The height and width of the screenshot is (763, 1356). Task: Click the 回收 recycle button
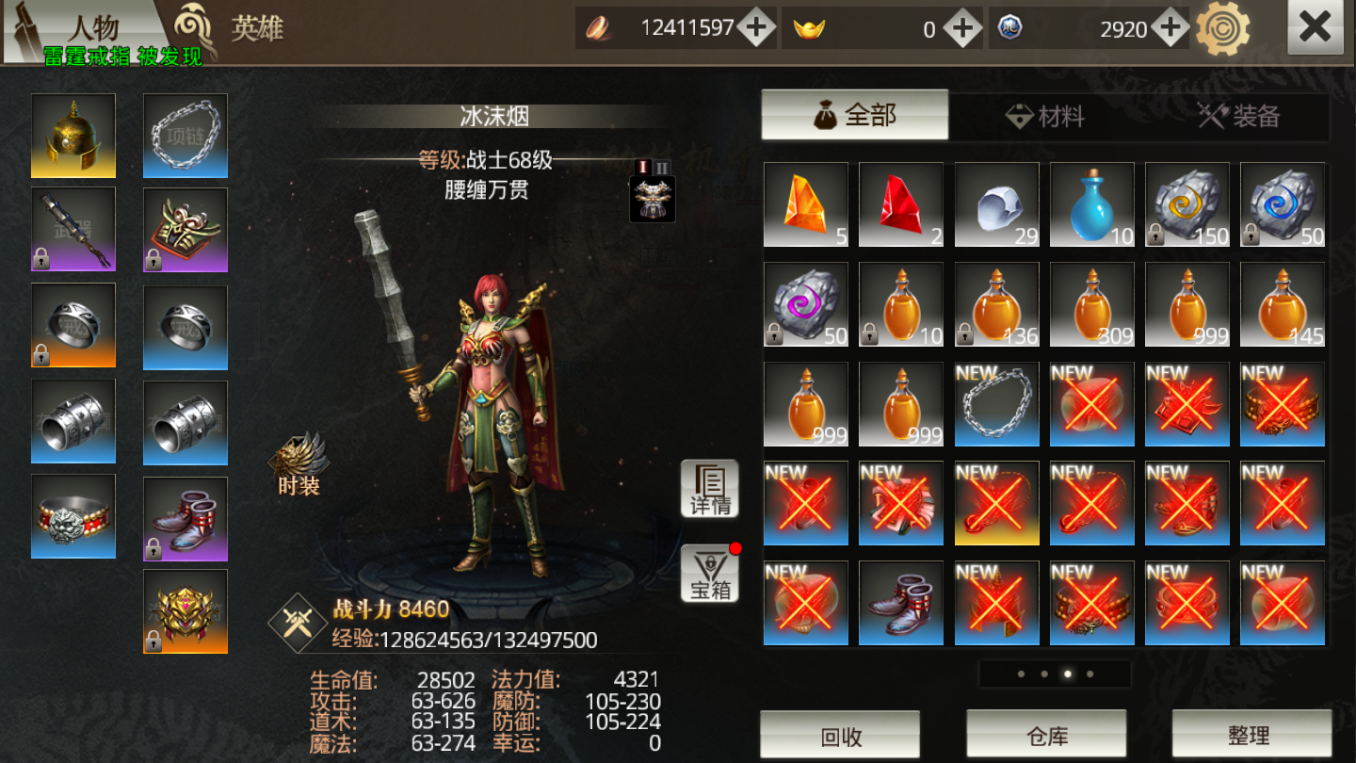point(840,736)
